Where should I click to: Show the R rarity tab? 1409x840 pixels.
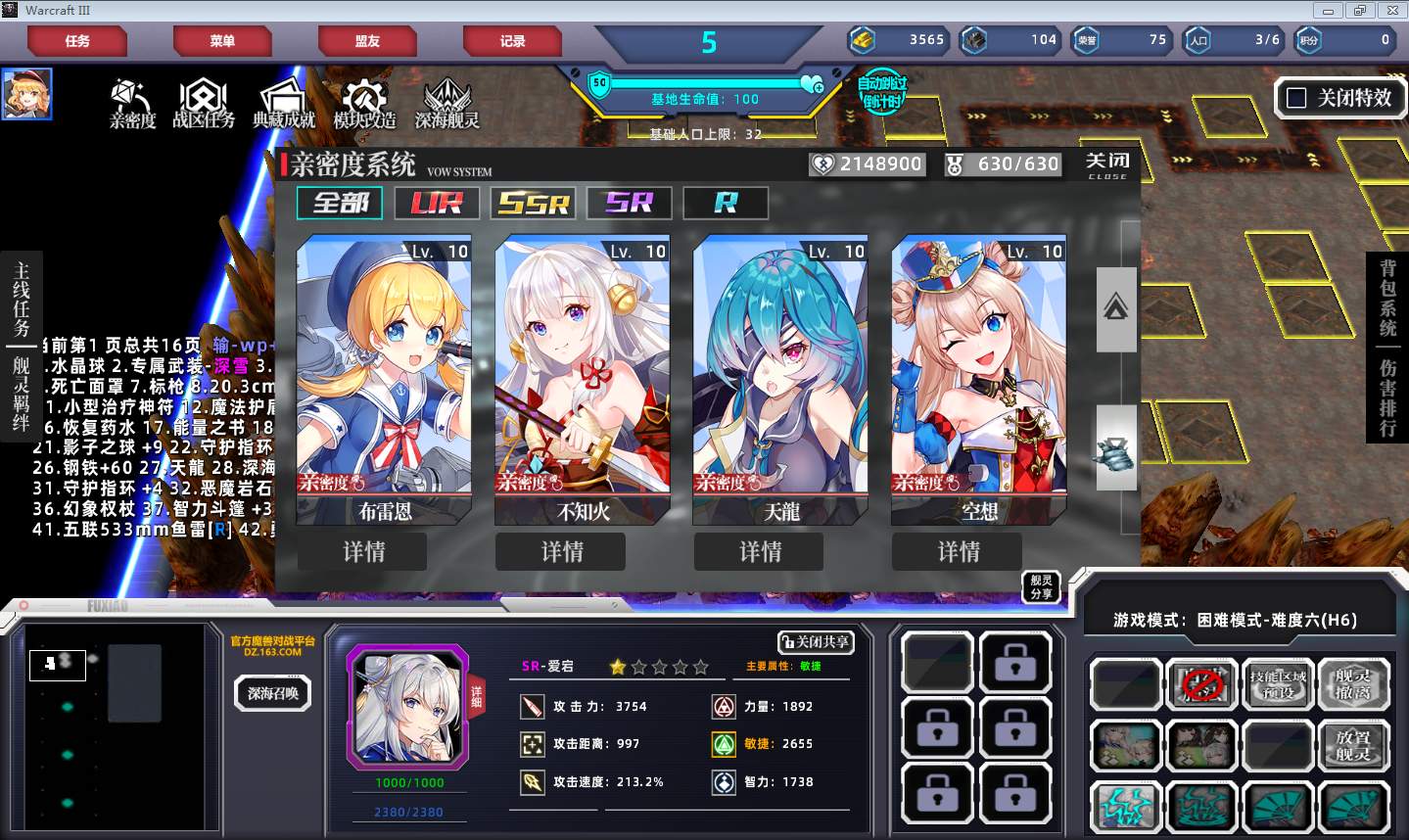point(726,203)
